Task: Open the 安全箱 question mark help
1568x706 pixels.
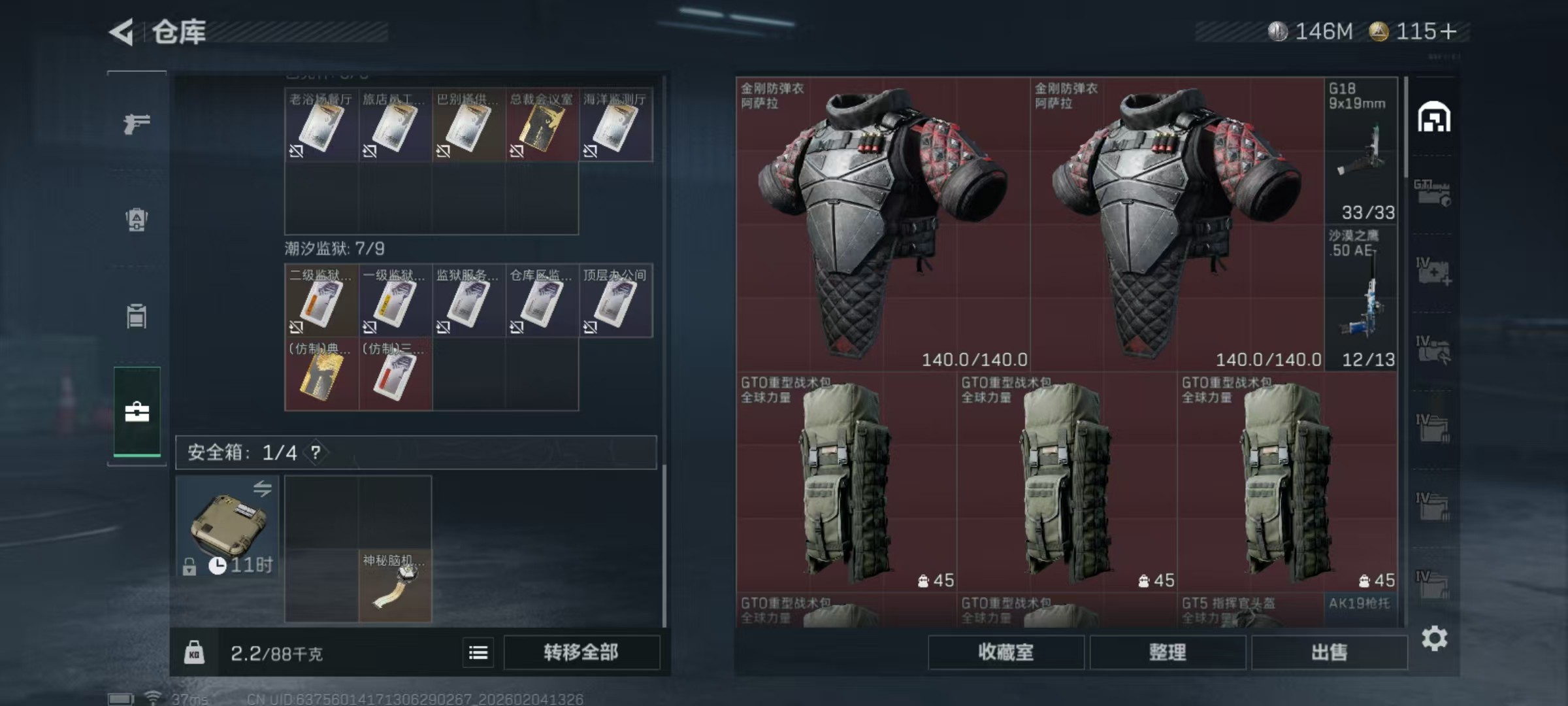Action: [316, 452]
